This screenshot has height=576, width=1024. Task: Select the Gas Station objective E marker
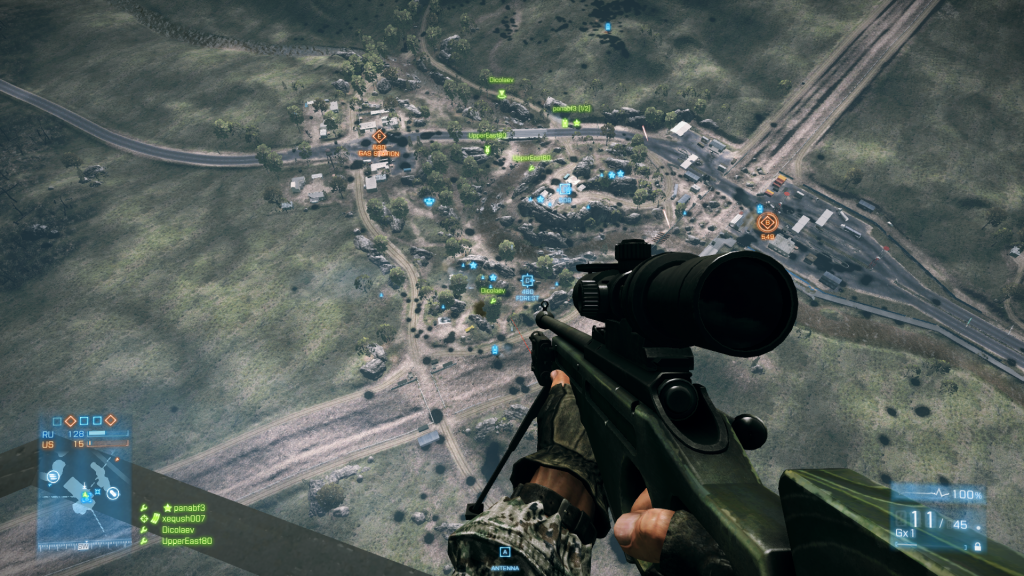point(379,137)
